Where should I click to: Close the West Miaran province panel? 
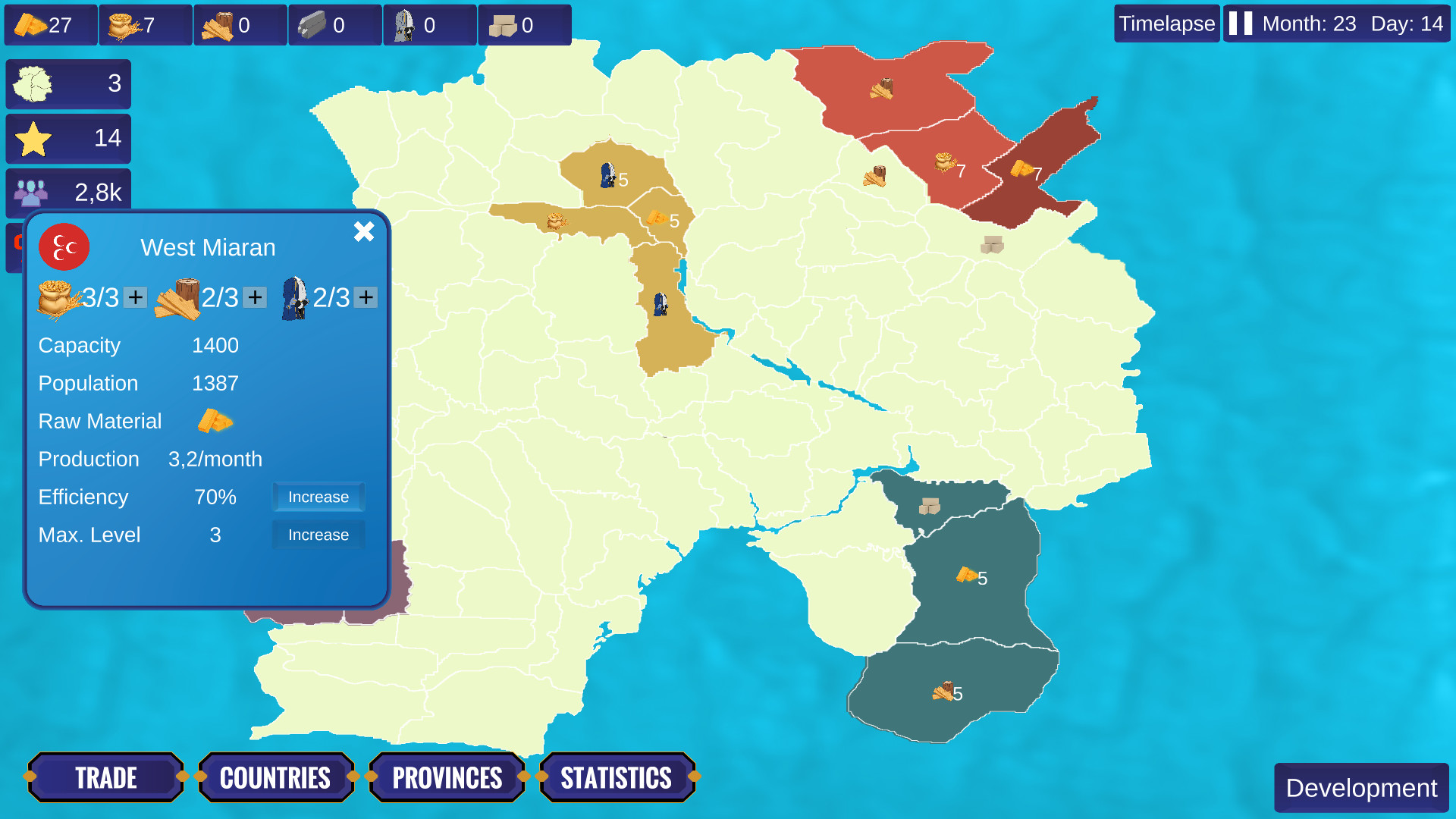pos(365,232)
